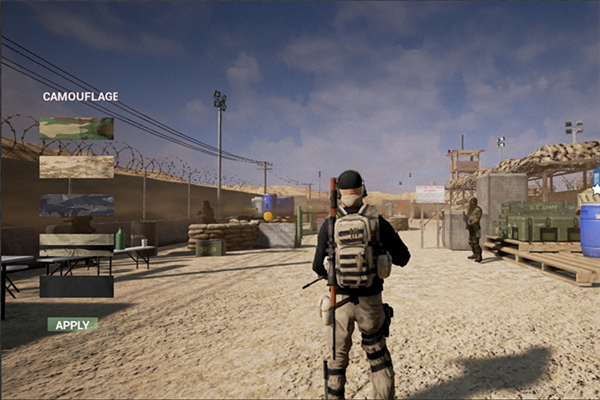600x400 pixels.
Task: Select the green woodland camouflage swatch
Action: [76, 128]
